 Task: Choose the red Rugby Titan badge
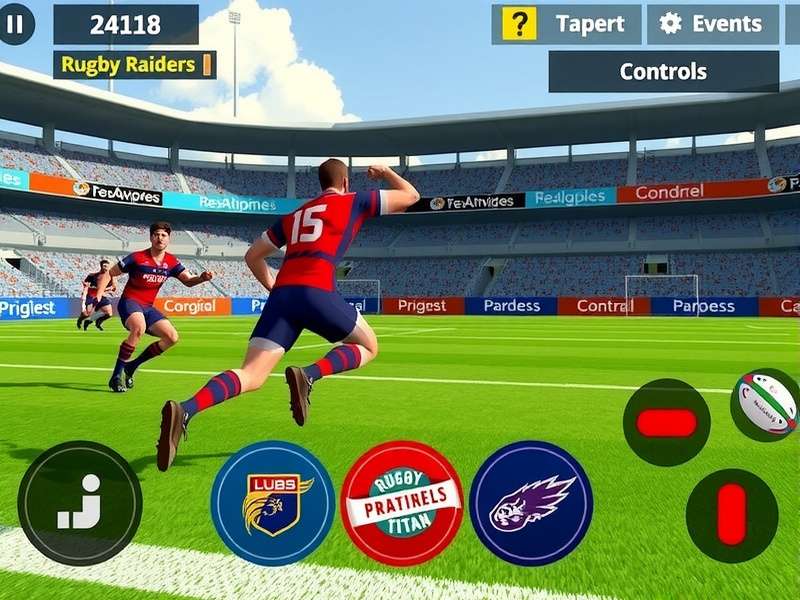coord(402,503)
